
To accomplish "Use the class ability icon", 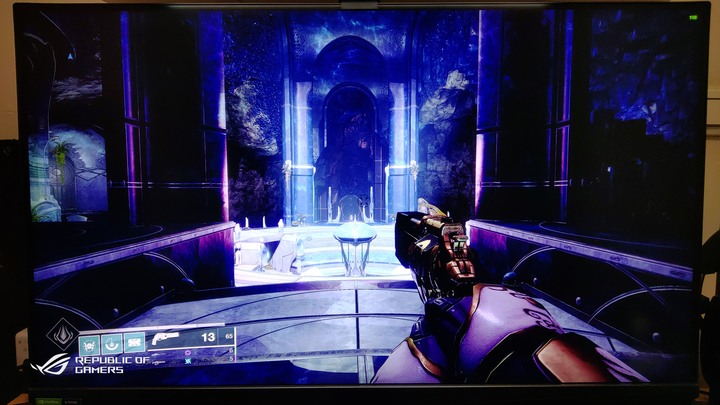I will (x=132, y=342).
